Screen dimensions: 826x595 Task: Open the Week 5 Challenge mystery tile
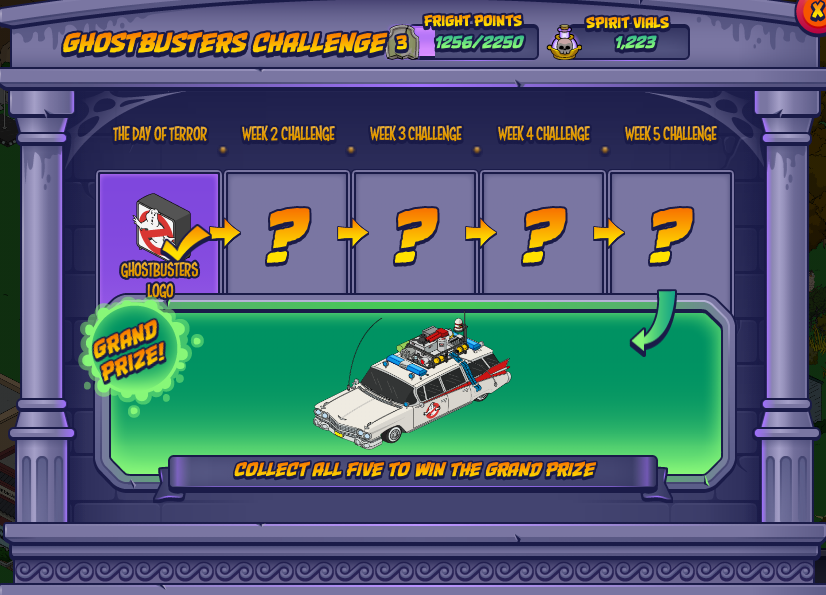pos(670,235)
